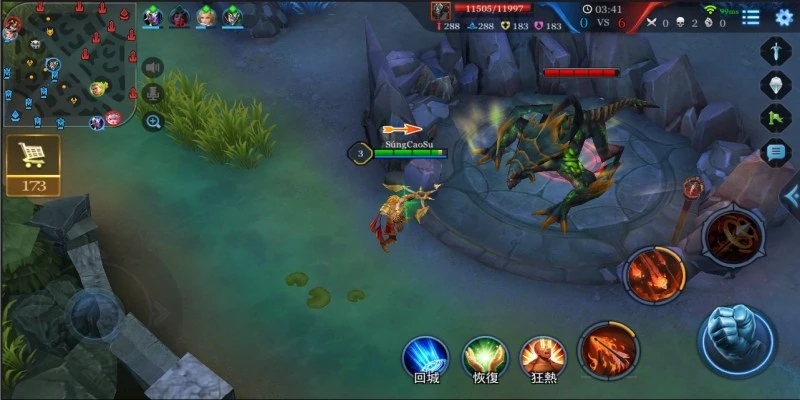Send the shield defend signal
Screen dimensions: 800x400
[x=776, y=84]
